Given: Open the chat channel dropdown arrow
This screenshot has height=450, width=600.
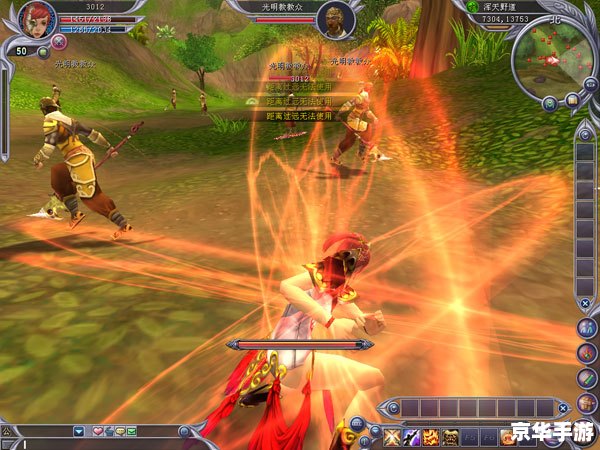Looking at the screenshot, I should (x=79, y=431).
